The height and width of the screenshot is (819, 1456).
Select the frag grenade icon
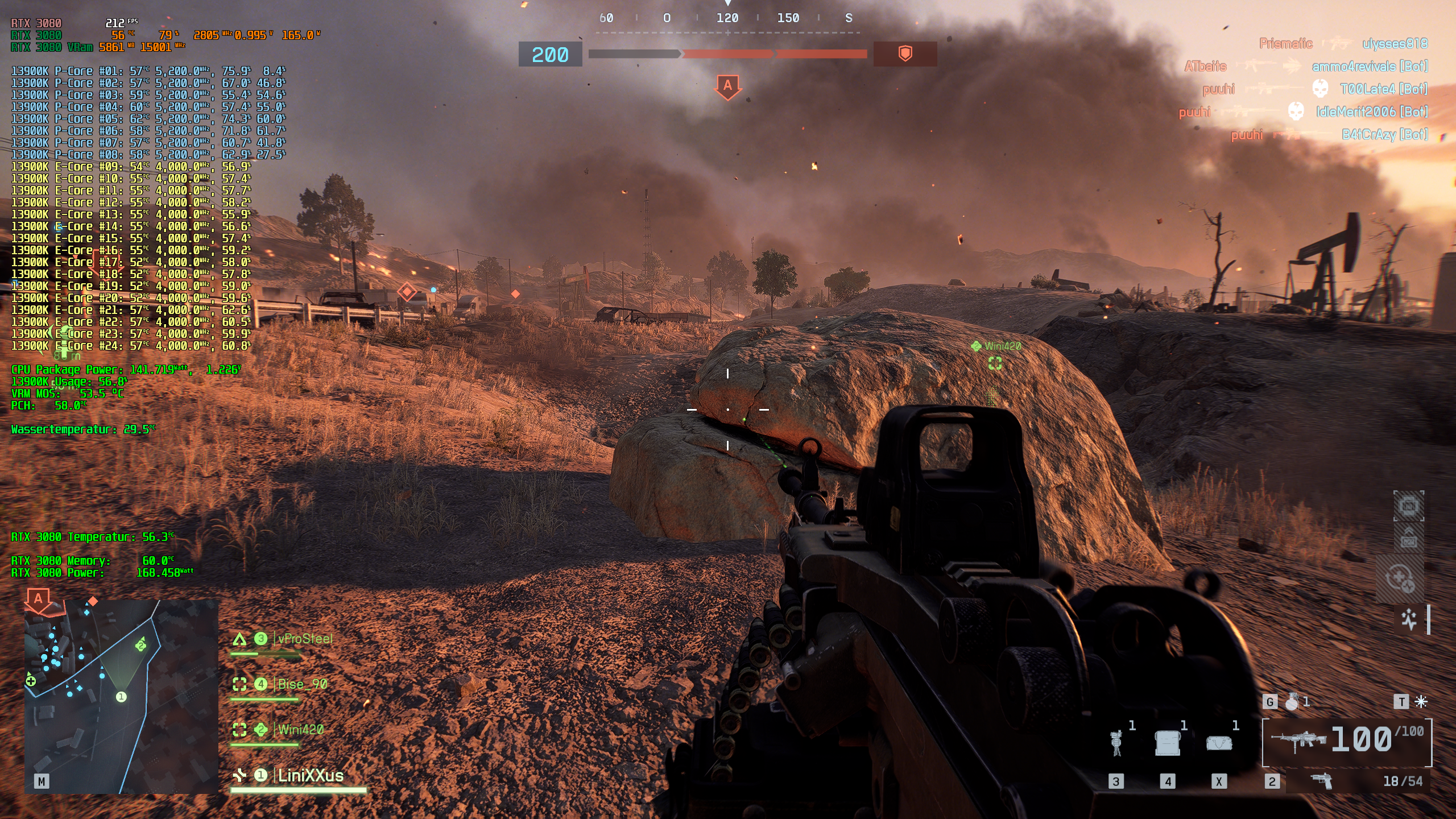click(1292, 702)
